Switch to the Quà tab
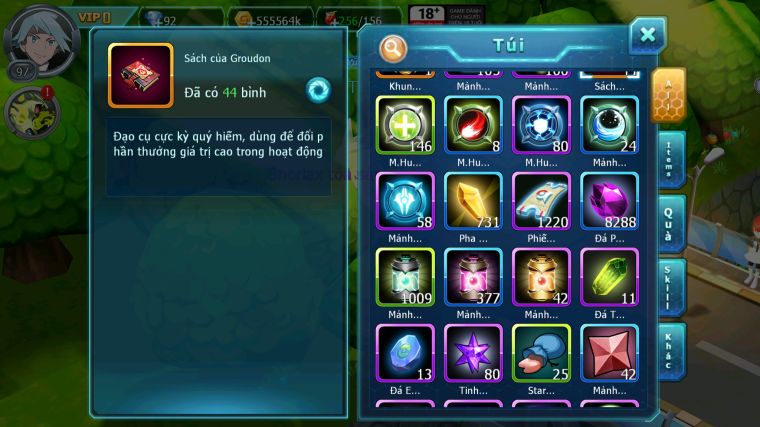 click(x=671, y=223)
